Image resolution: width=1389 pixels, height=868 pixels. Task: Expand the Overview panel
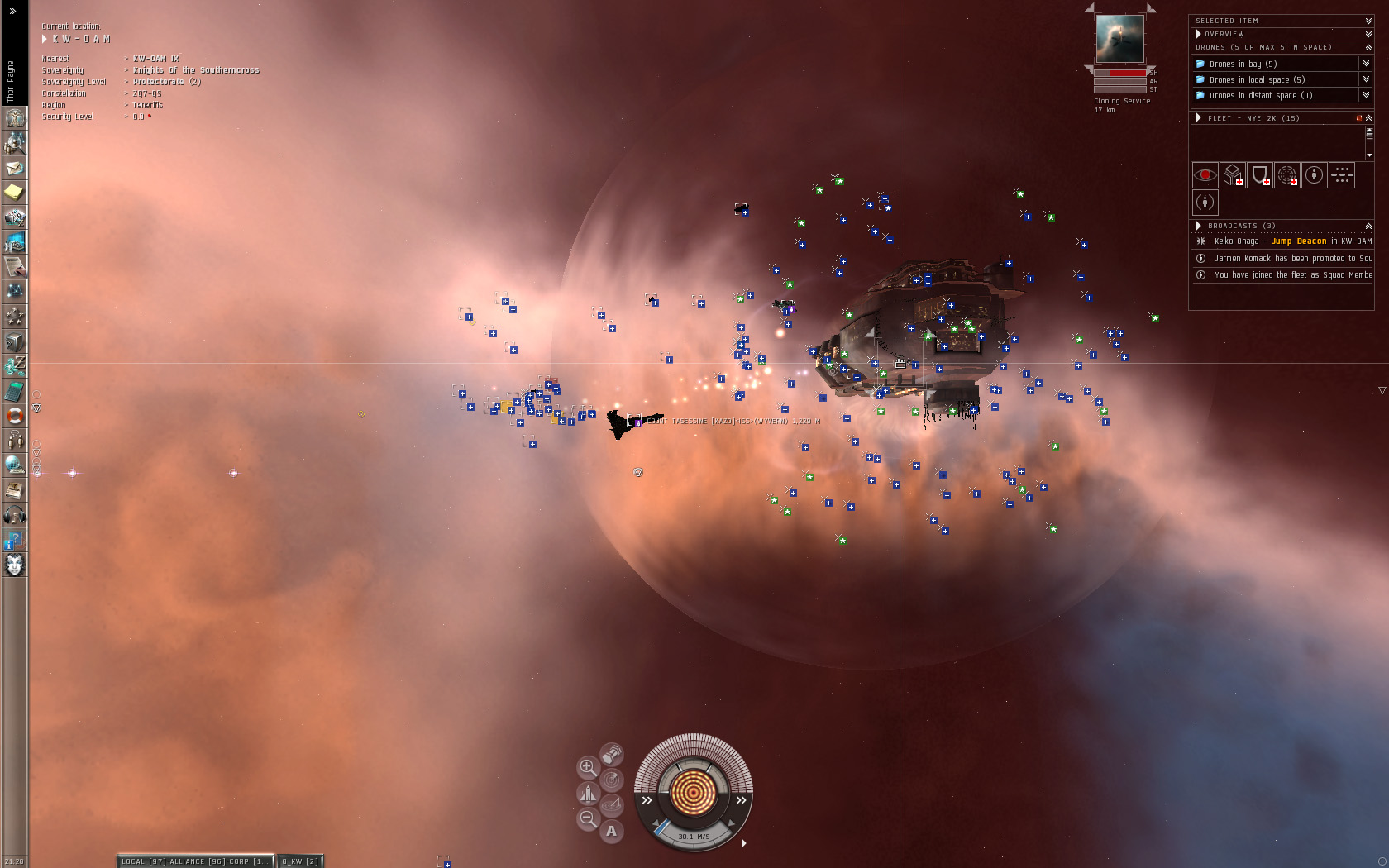pos(1368,34)
